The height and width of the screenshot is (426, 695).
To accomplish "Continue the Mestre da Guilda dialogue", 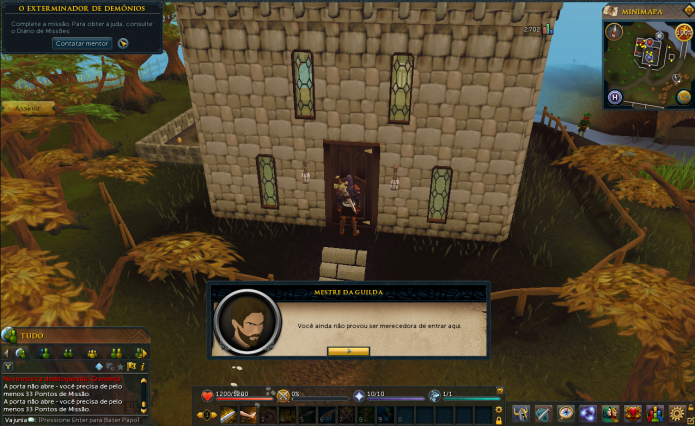I will 348,351.
